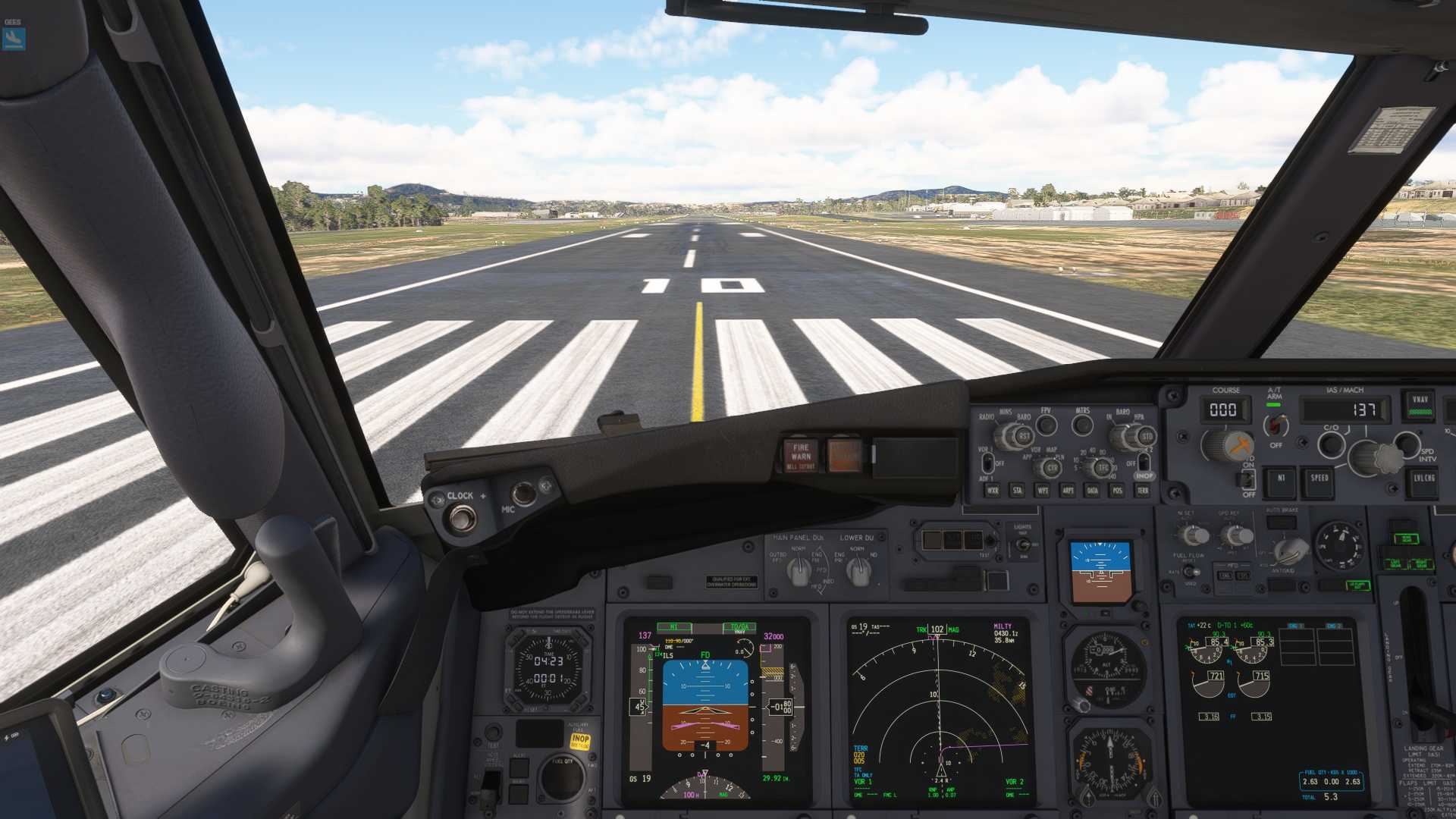Engage the LVL CHG mode button

[x=1423, y=479]
